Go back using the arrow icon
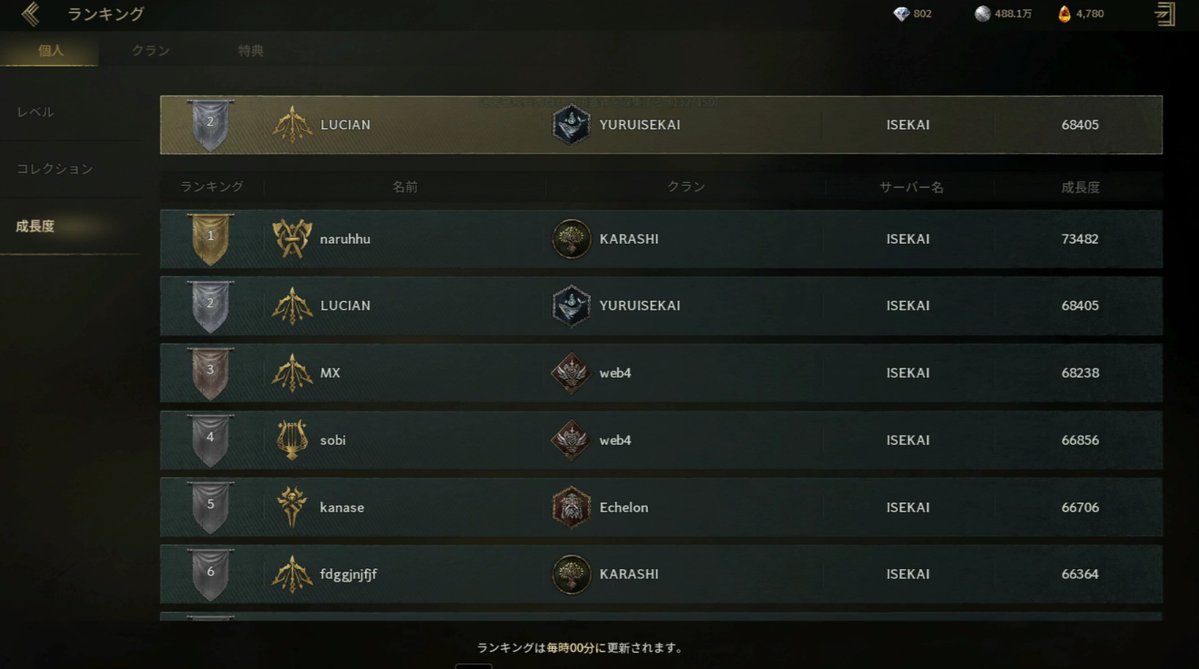The width and height of the screenshot is (1199, 669). point(30,14)
